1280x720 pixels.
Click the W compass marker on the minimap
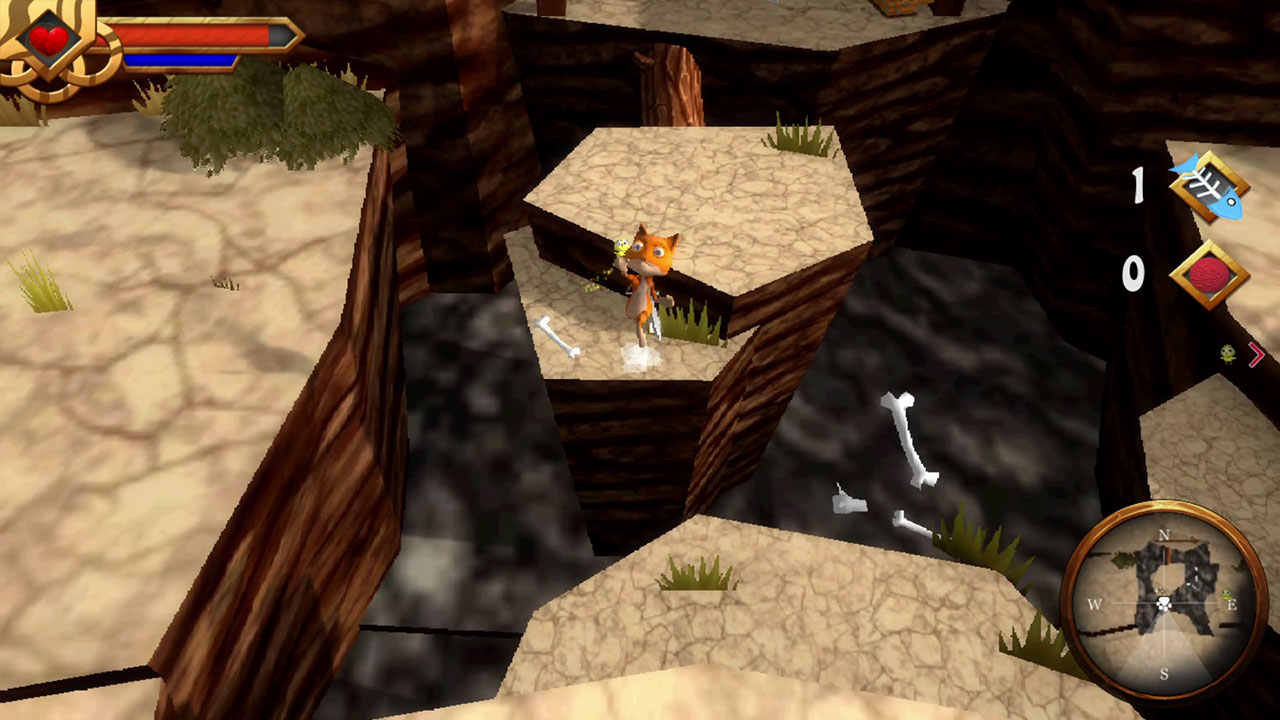pyautogui.click(x=1095, y=604)
